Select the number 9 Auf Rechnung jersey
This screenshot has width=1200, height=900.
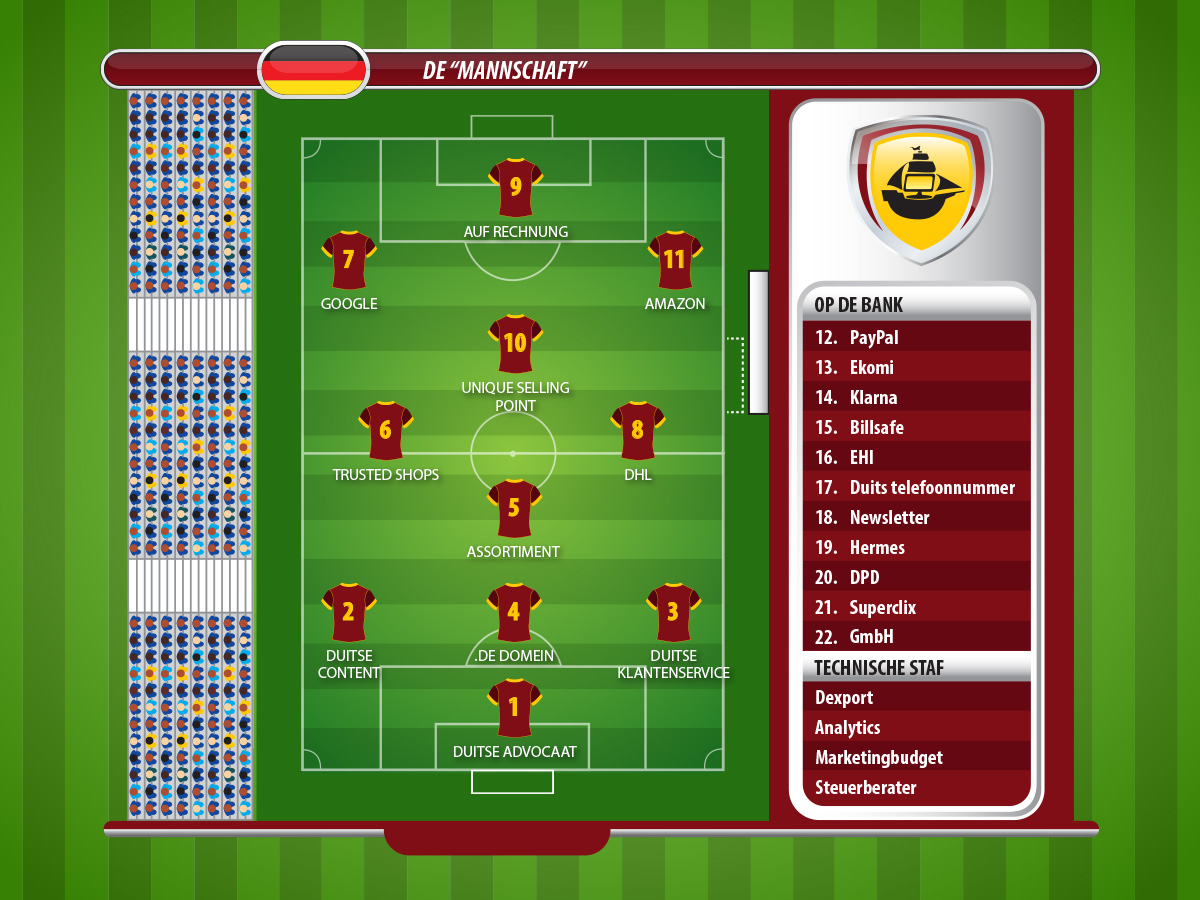coord(515,187)
